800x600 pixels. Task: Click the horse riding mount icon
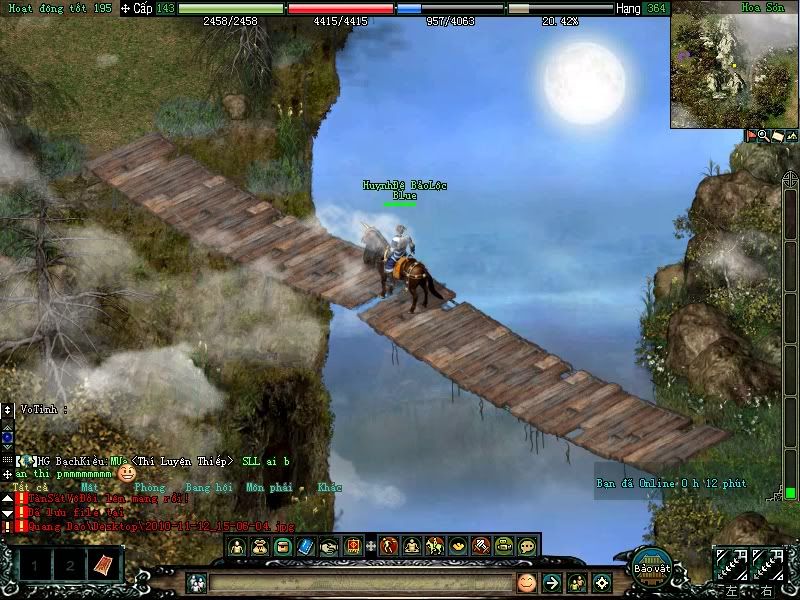tap(435, 546)
